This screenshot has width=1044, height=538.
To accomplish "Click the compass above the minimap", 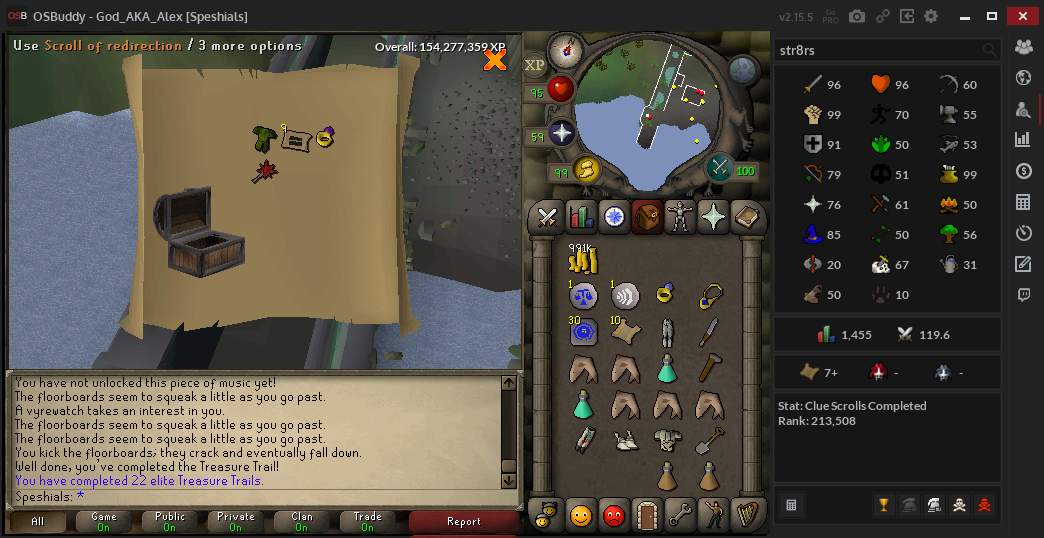I will tap(566, 47).
